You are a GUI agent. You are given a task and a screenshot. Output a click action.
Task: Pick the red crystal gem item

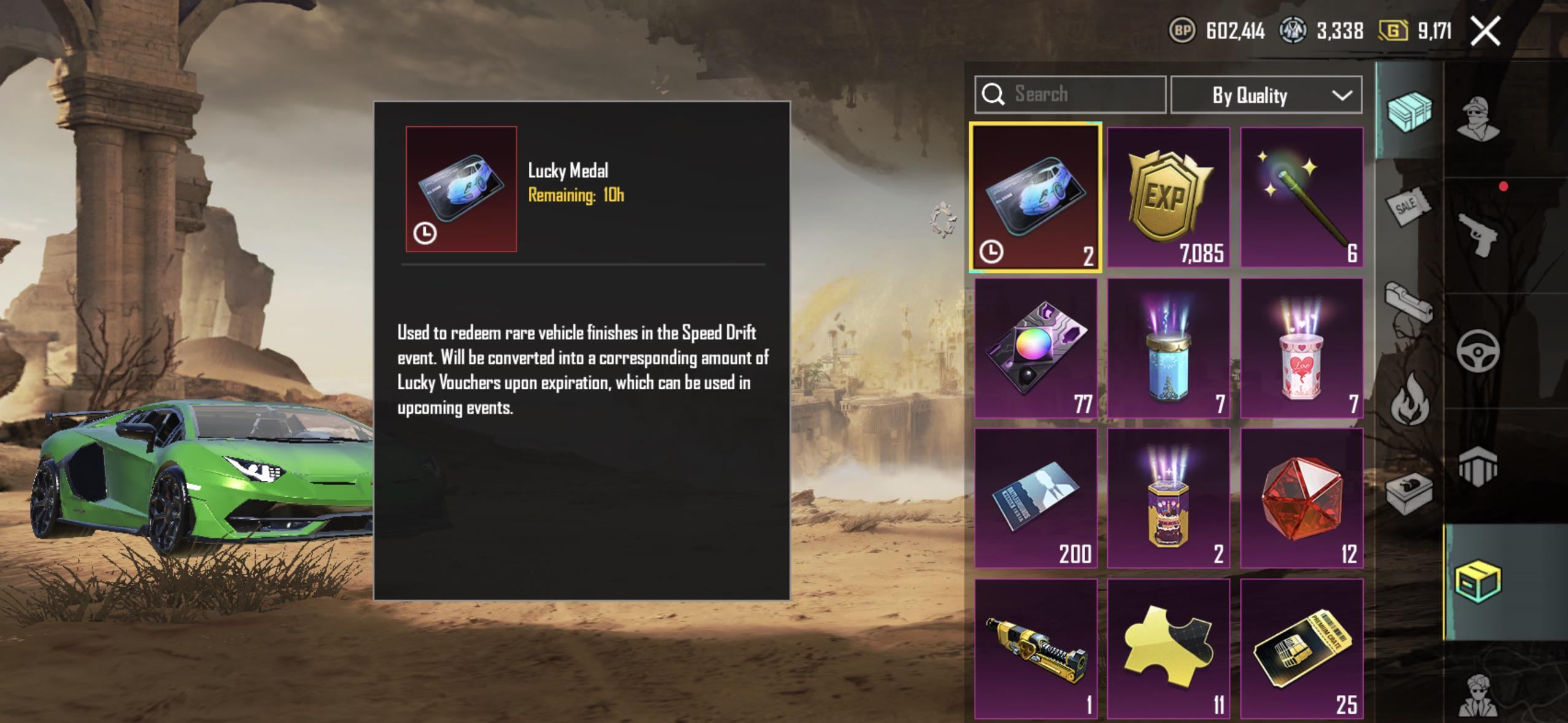pos(1301,497)
